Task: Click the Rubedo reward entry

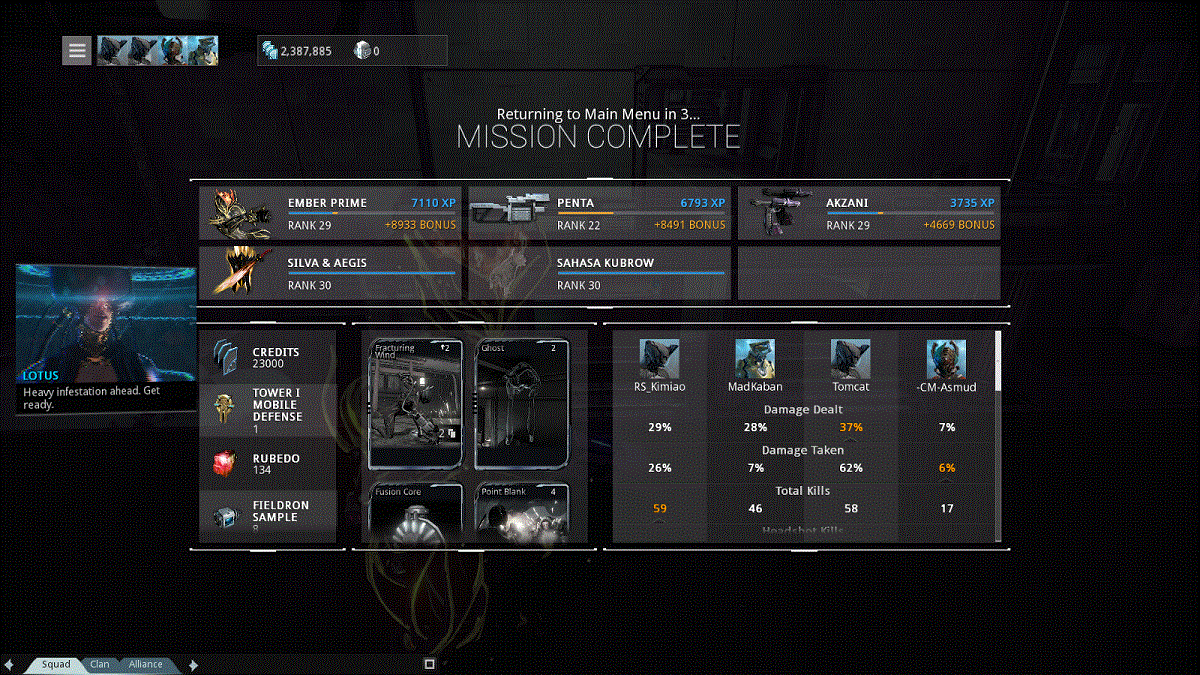Action: pos(268,464)
